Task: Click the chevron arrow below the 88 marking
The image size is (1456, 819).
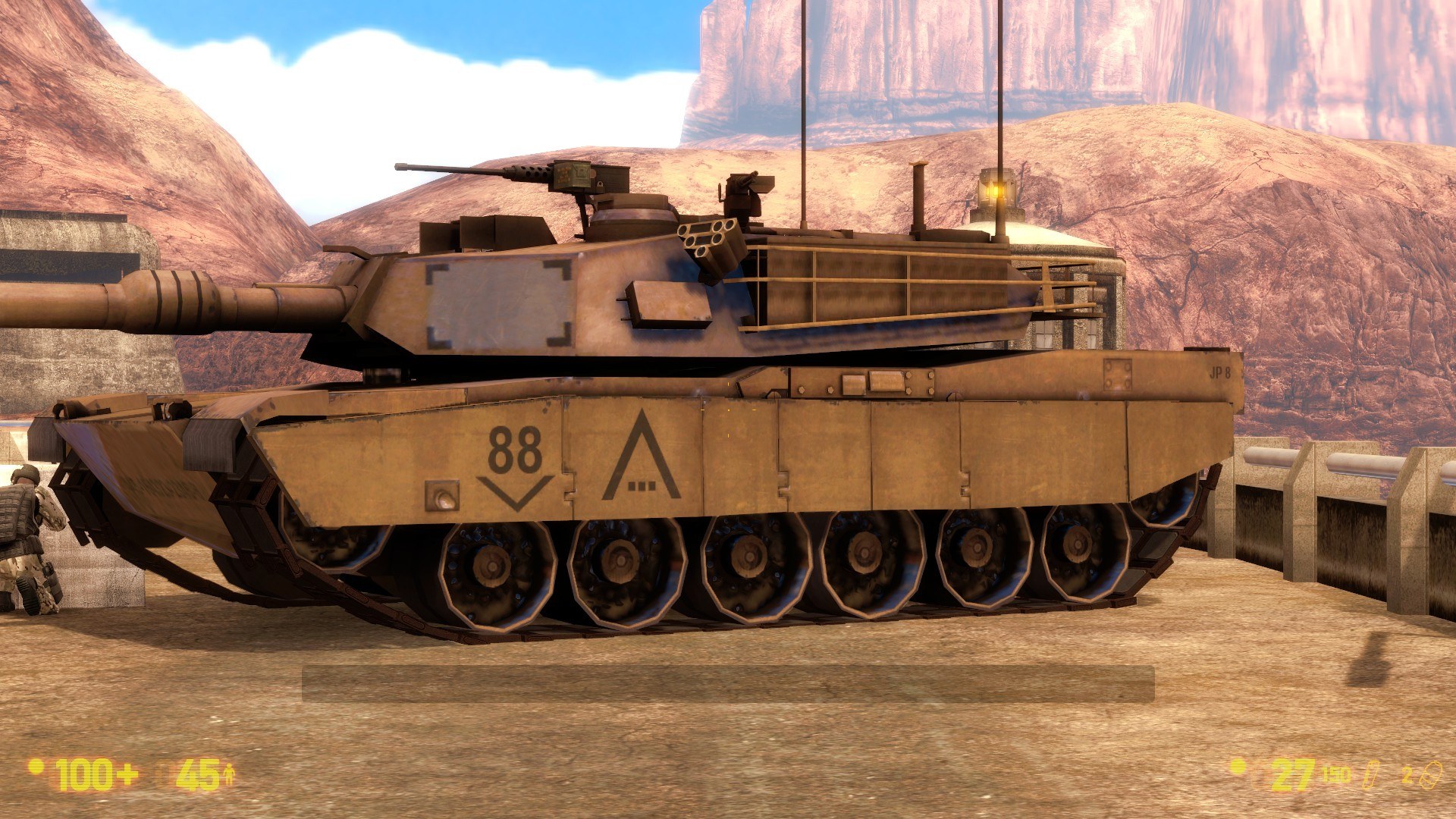Action: (515, 493)
